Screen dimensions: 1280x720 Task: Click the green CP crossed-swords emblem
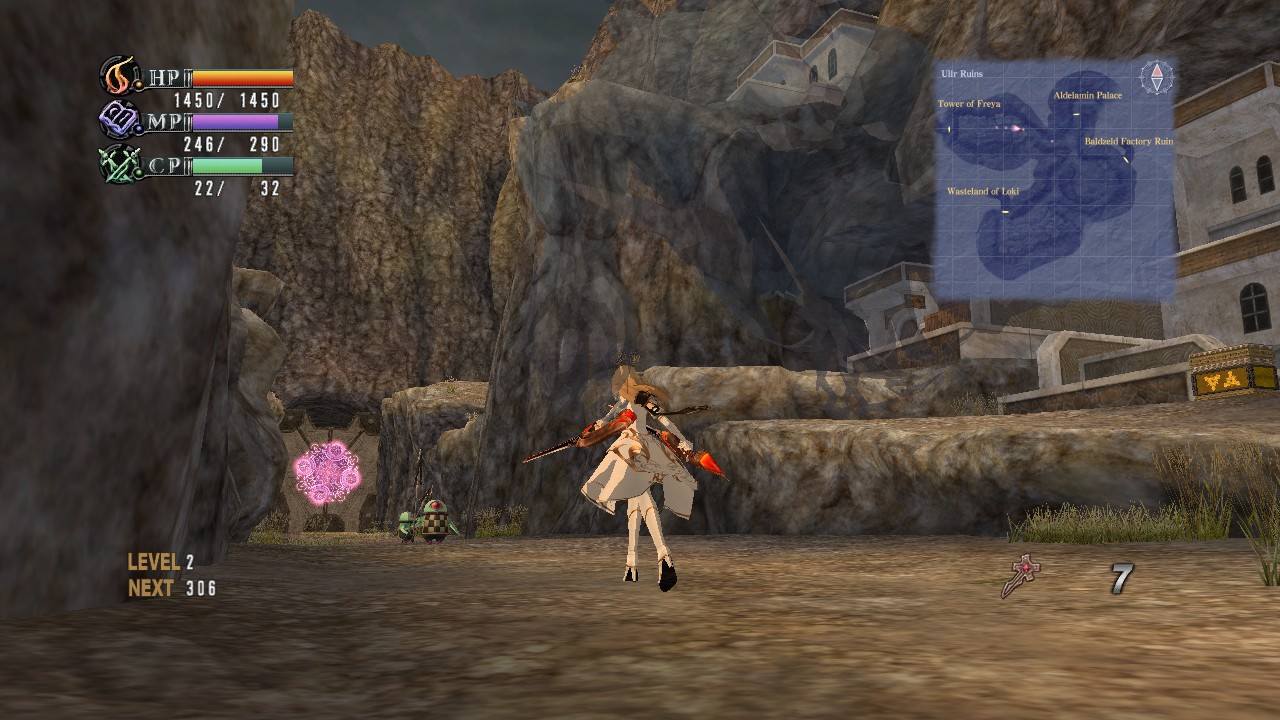click(119, 165)
